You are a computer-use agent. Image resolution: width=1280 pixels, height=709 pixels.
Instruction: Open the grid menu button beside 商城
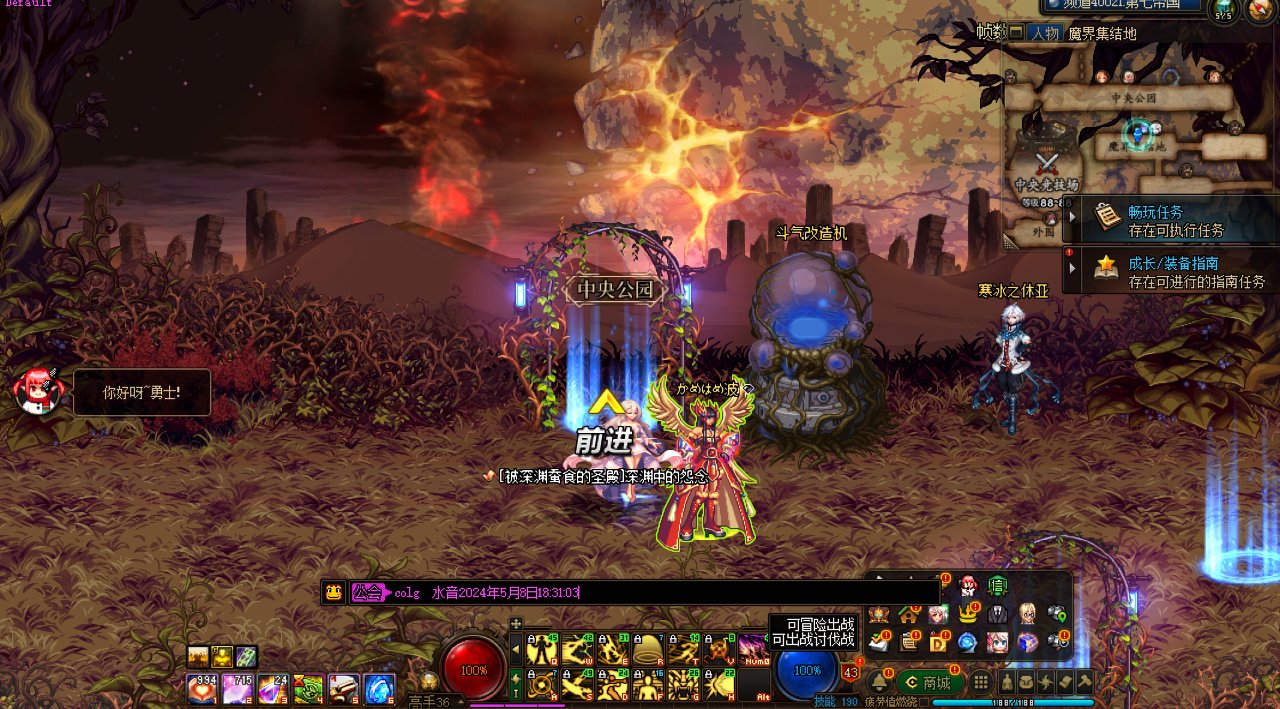982,683
